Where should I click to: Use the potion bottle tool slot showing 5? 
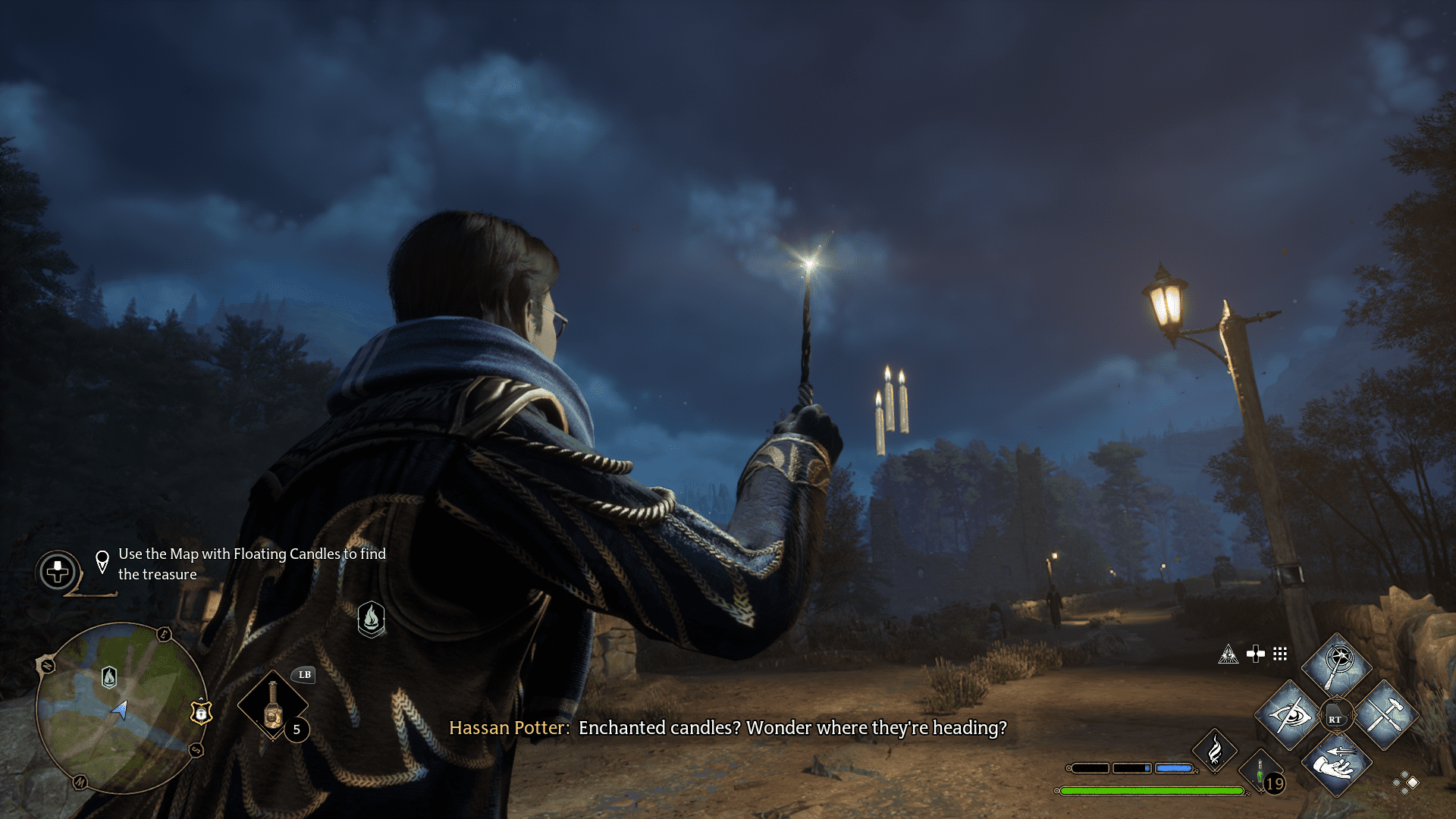tap(273, 705)
